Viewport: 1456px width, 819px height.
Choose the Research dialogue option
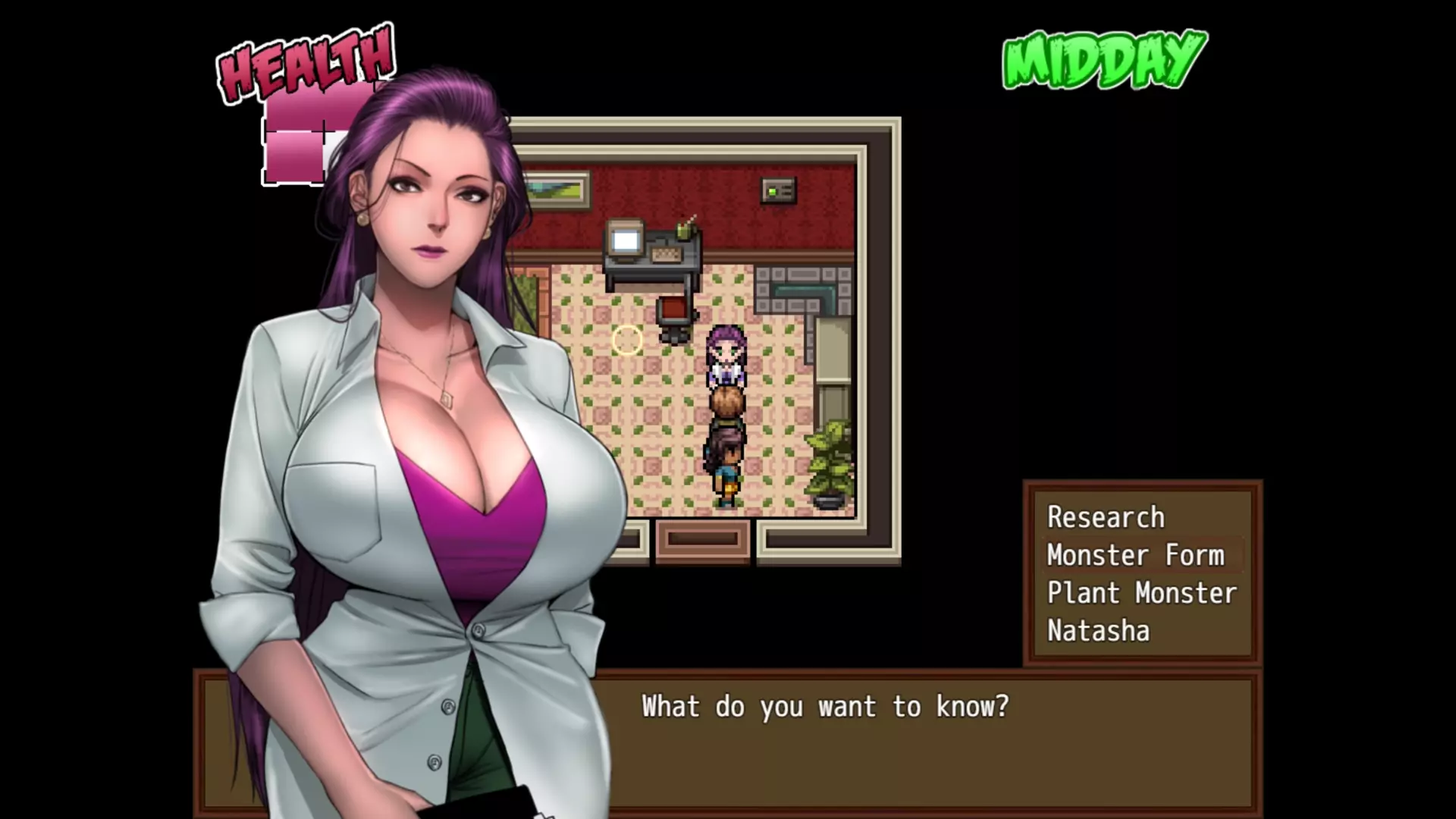[x=1106, y=517]
